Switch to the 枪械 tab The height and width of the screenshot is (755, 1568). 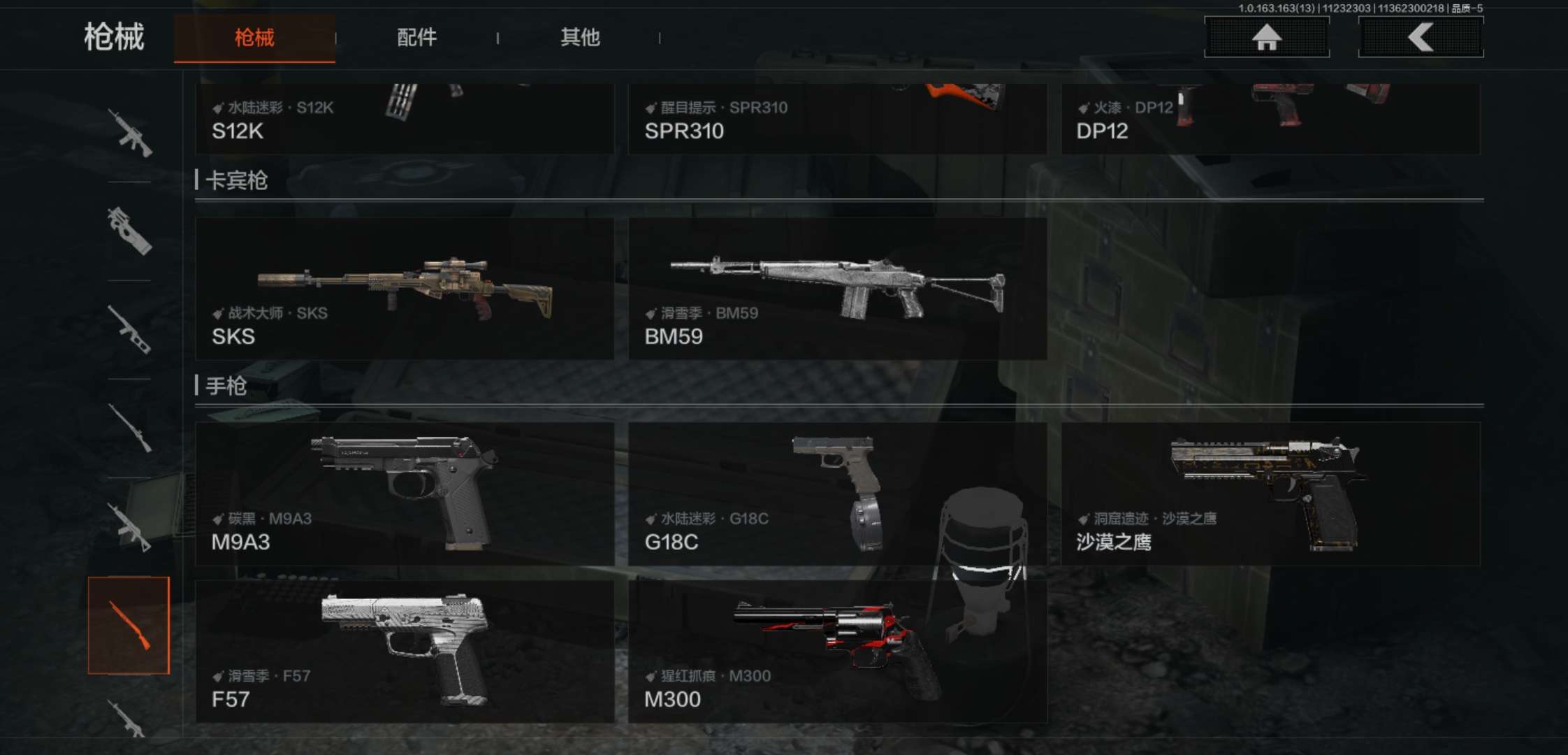click(254, 38)
